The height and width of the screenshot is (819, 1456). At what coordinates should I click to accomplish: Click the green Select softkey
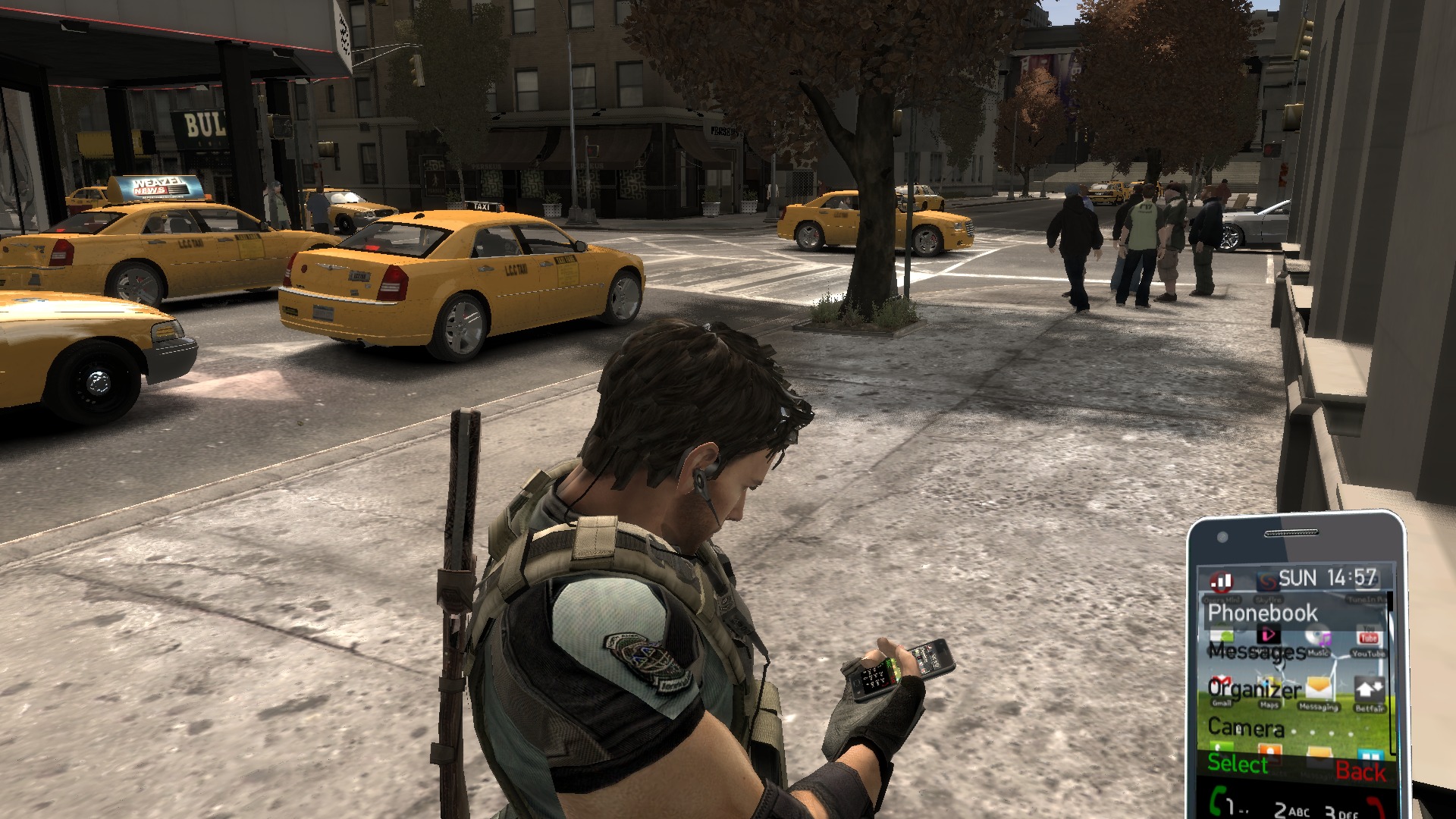pyautogui.click(x=1238, y=764)
